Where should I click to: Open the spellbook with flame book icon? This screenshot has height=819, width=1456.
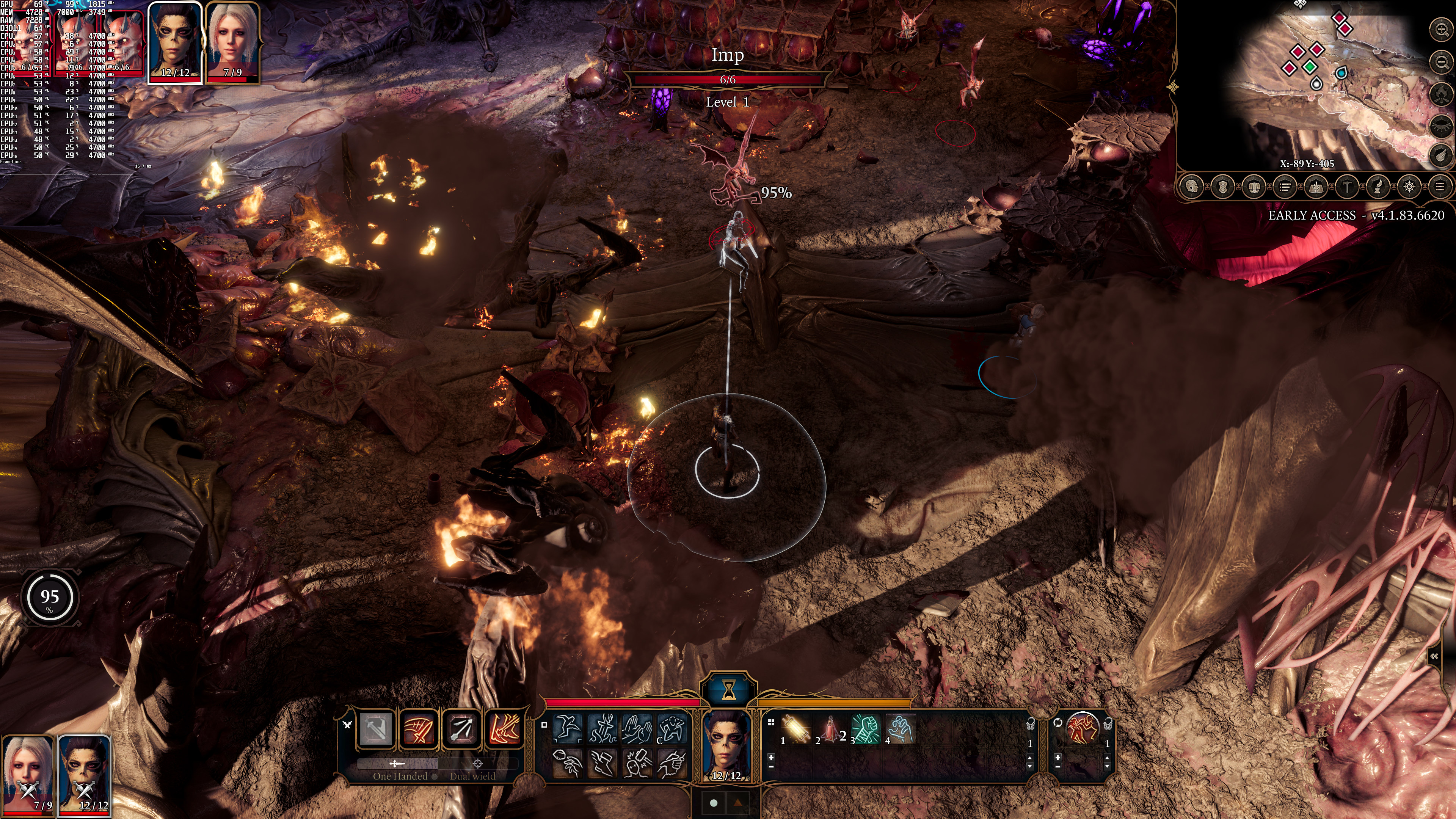tap(1316, 186)
